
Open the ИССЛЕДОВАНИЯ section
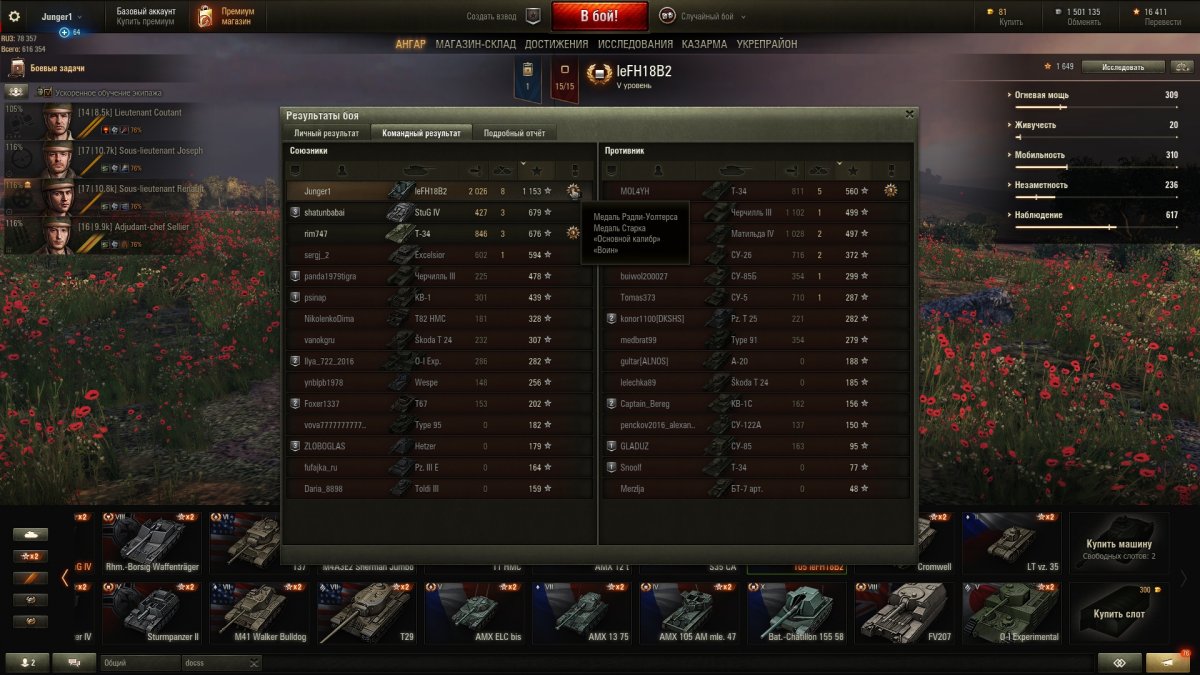pos(635,44)
